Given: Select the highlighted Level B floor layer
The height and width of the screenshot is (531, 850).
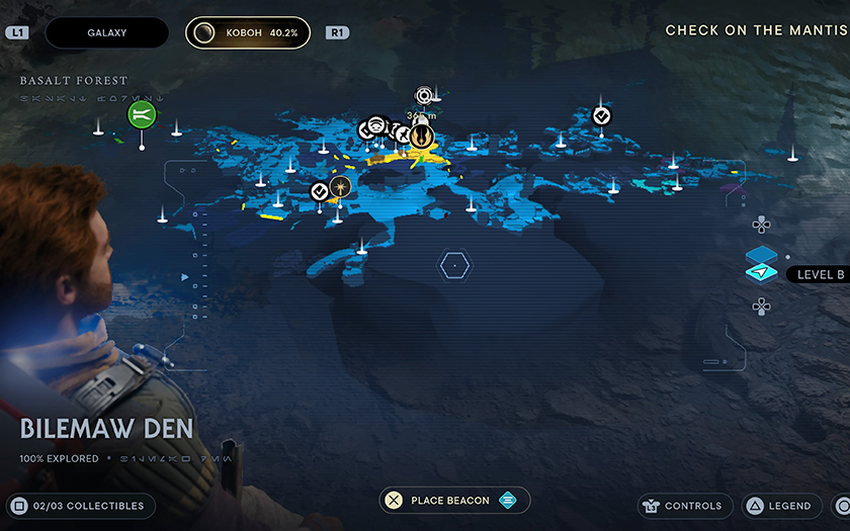Looking at the screenshot, I should (x=761, y=272).
